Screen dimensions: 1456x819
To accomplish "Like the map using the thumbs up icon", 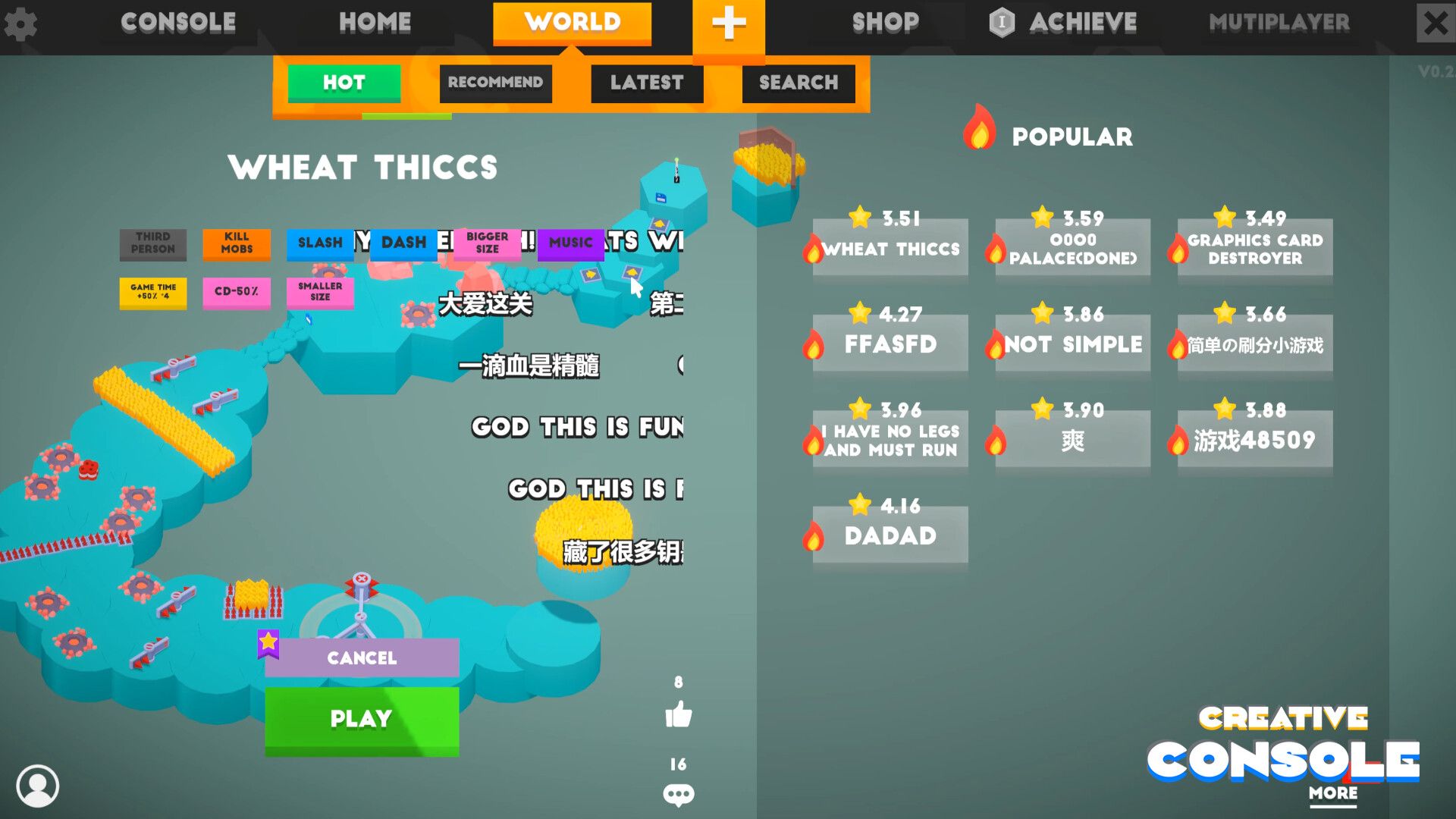I will pyautogui.click(x=679, y=714).
